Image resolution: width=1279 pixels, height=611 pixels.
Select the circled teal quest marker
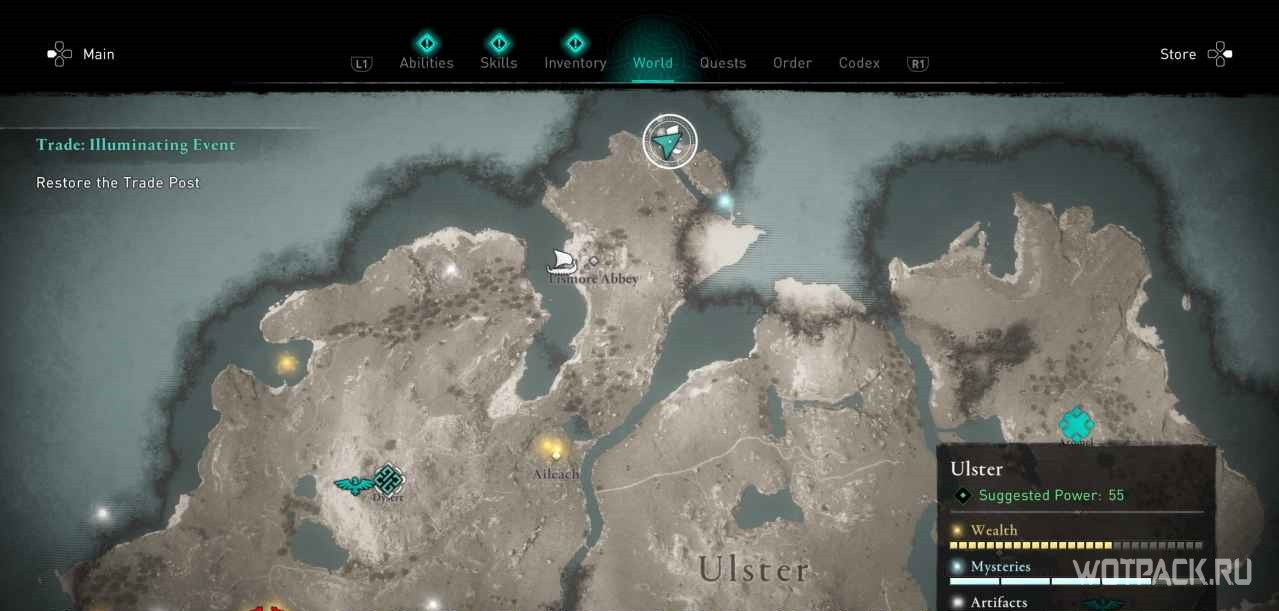[669, 142]
